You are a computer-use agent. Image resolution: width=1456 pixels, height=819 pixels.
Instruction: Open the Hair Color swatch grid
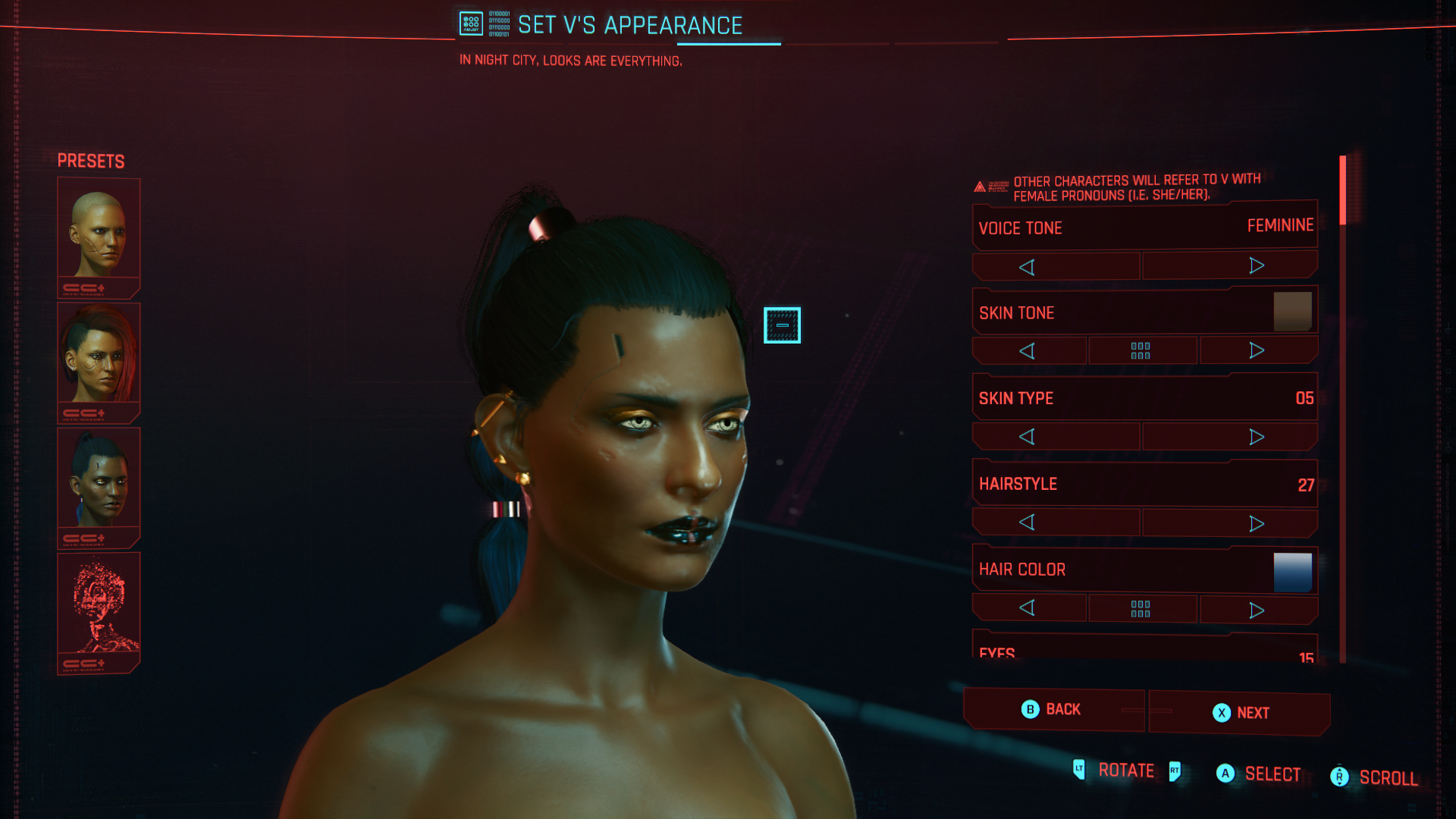coord(1141,609)
